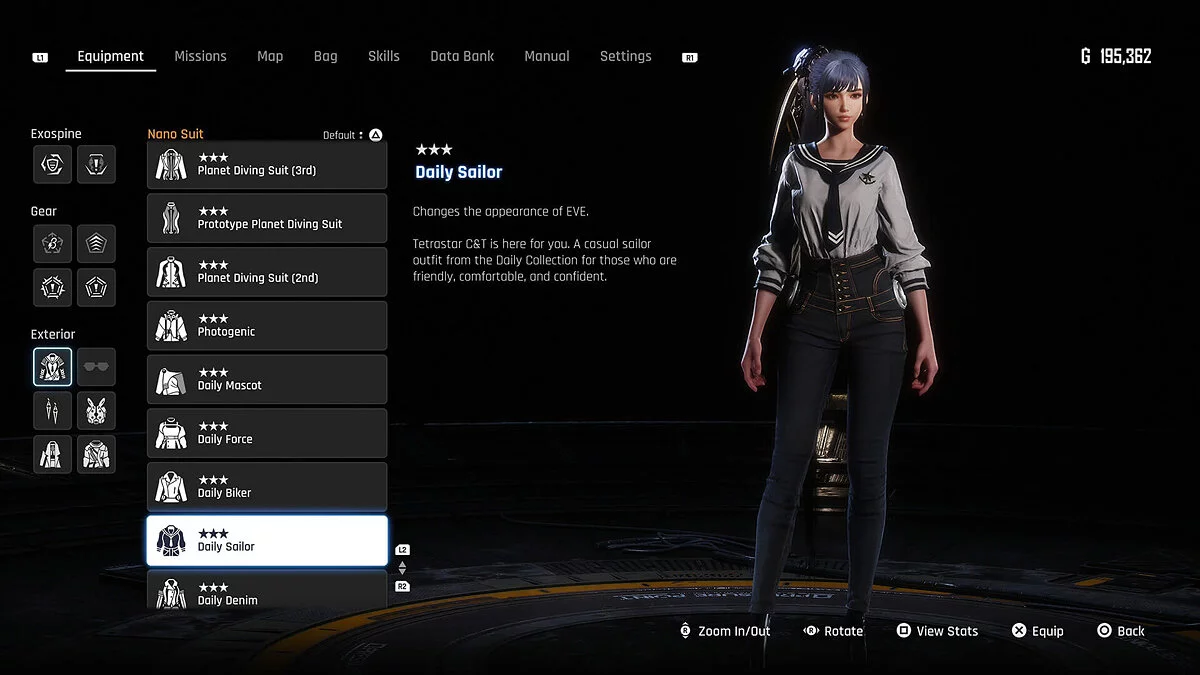Image resolution: width=1200 pixels, height=675 pixels.
Task: Choose the Daily Force suit
Action: pos(267,434)
